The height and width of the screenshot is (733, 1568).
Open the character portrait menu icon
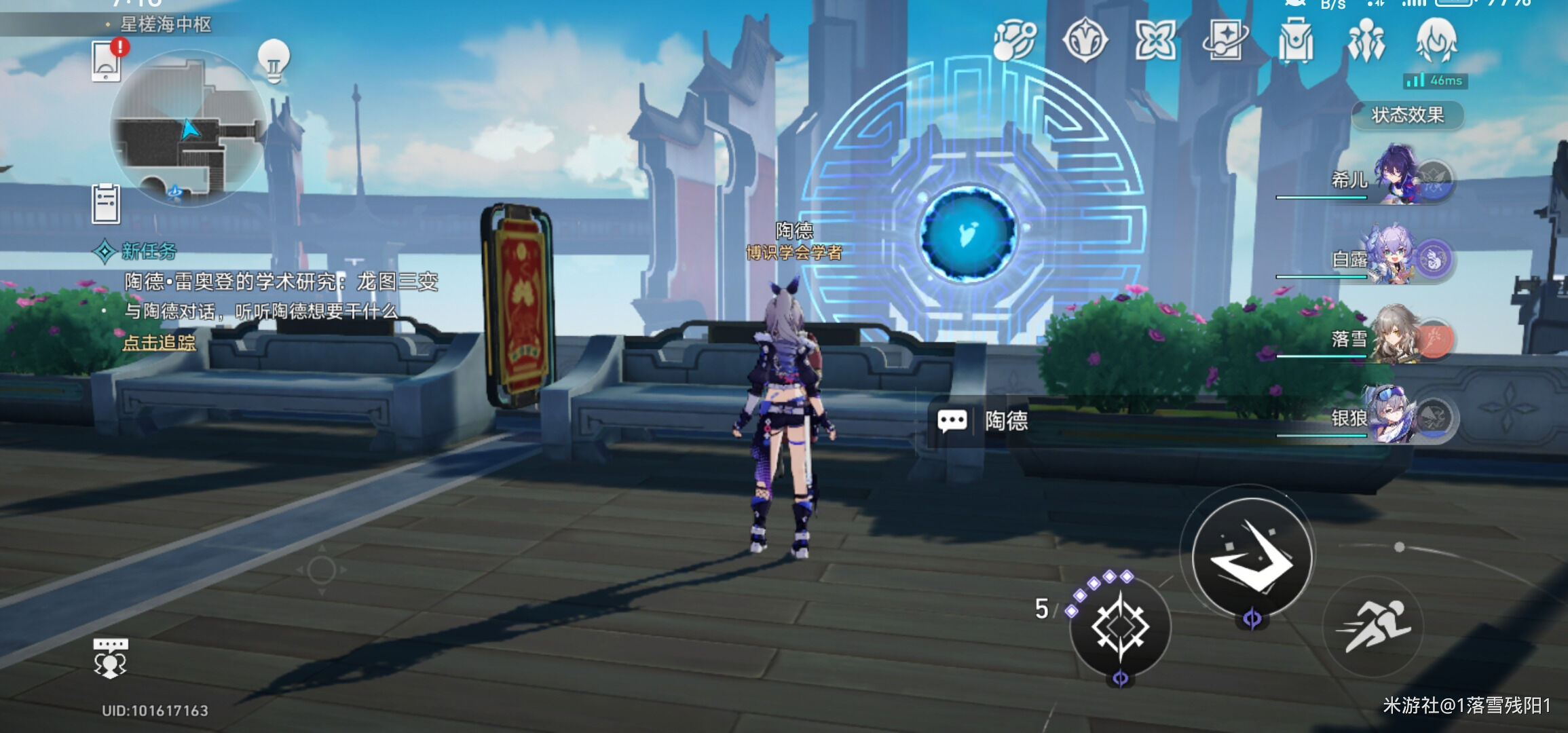click(1436, 41)
